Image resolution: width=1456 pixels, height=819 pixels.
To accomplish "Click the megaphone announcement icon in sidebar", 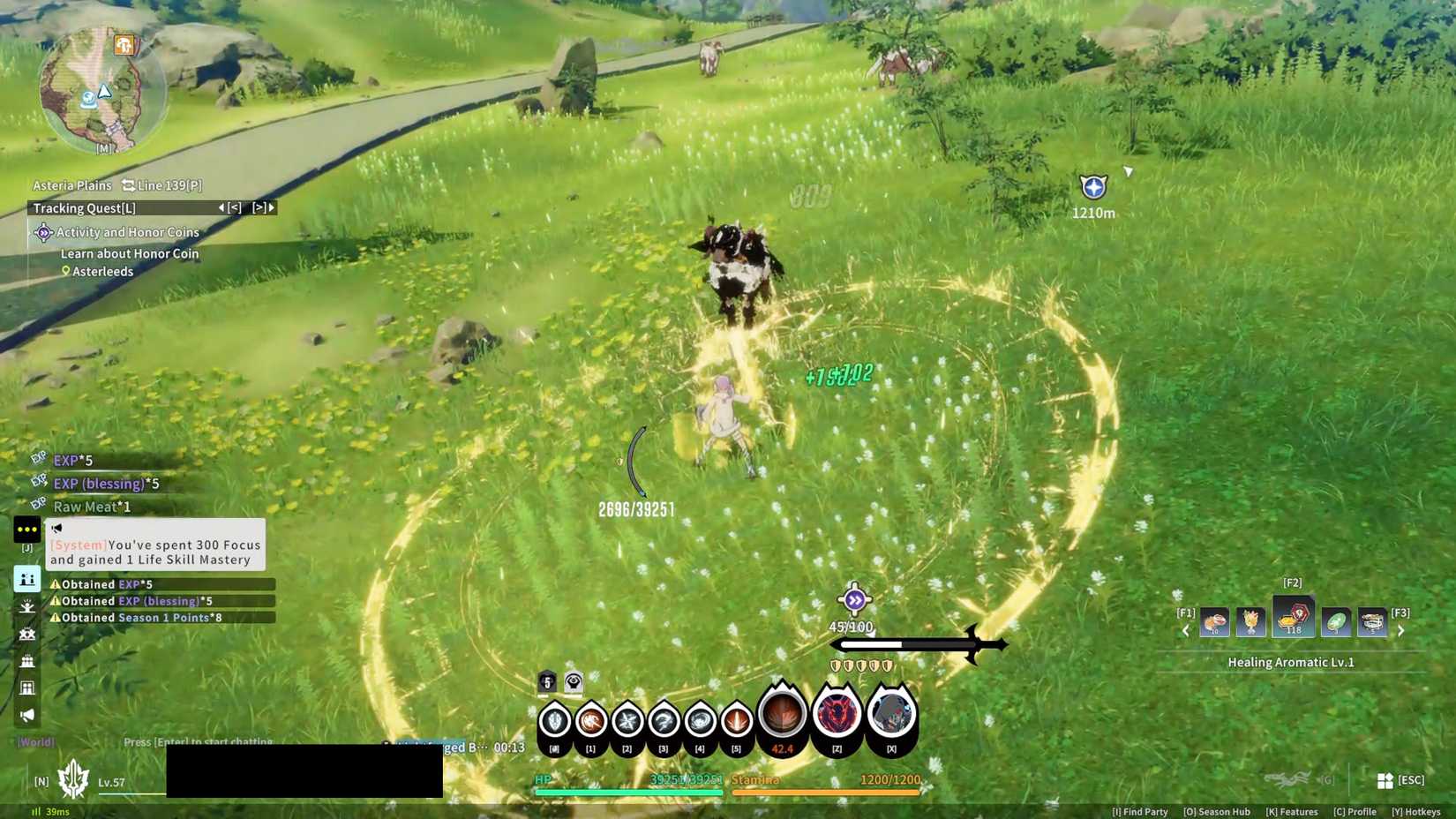I will tap(27, 712).
